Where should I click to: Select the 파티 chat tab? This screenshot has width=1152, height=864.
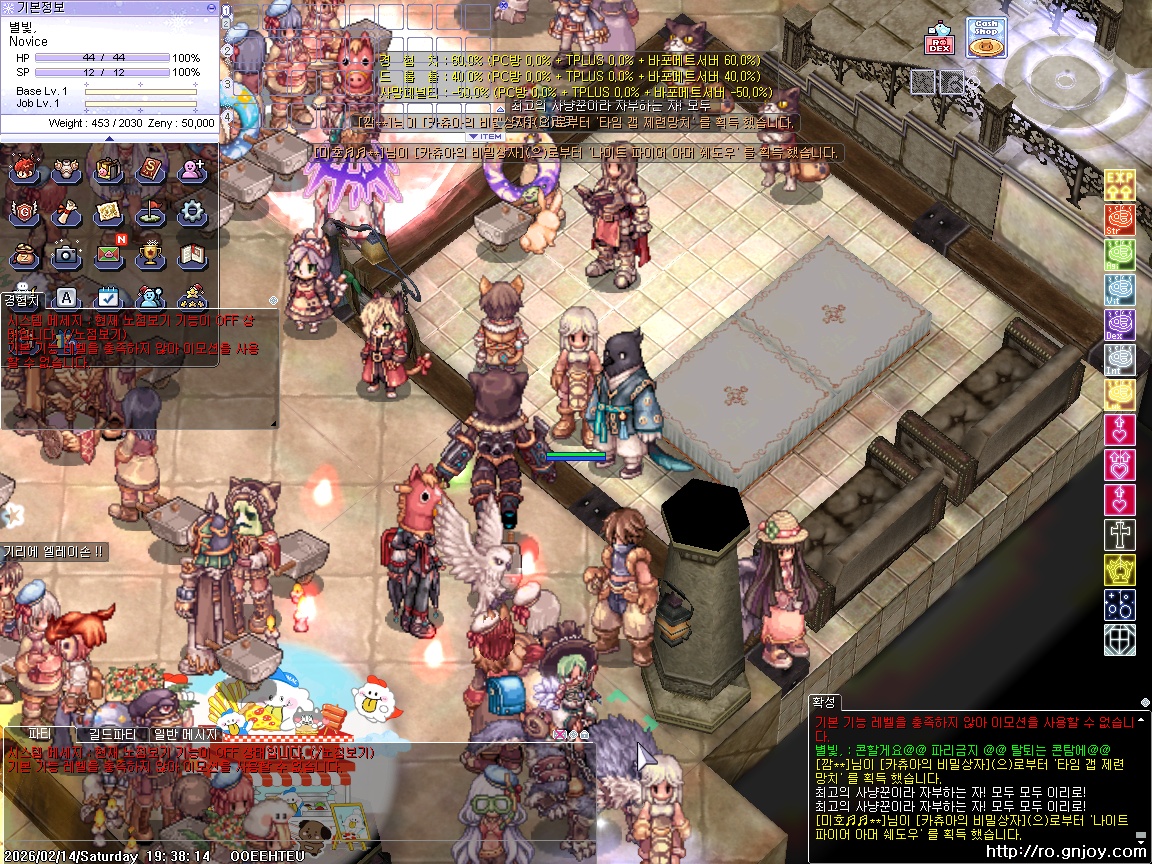pyautogui.click(x=39, y=734)
